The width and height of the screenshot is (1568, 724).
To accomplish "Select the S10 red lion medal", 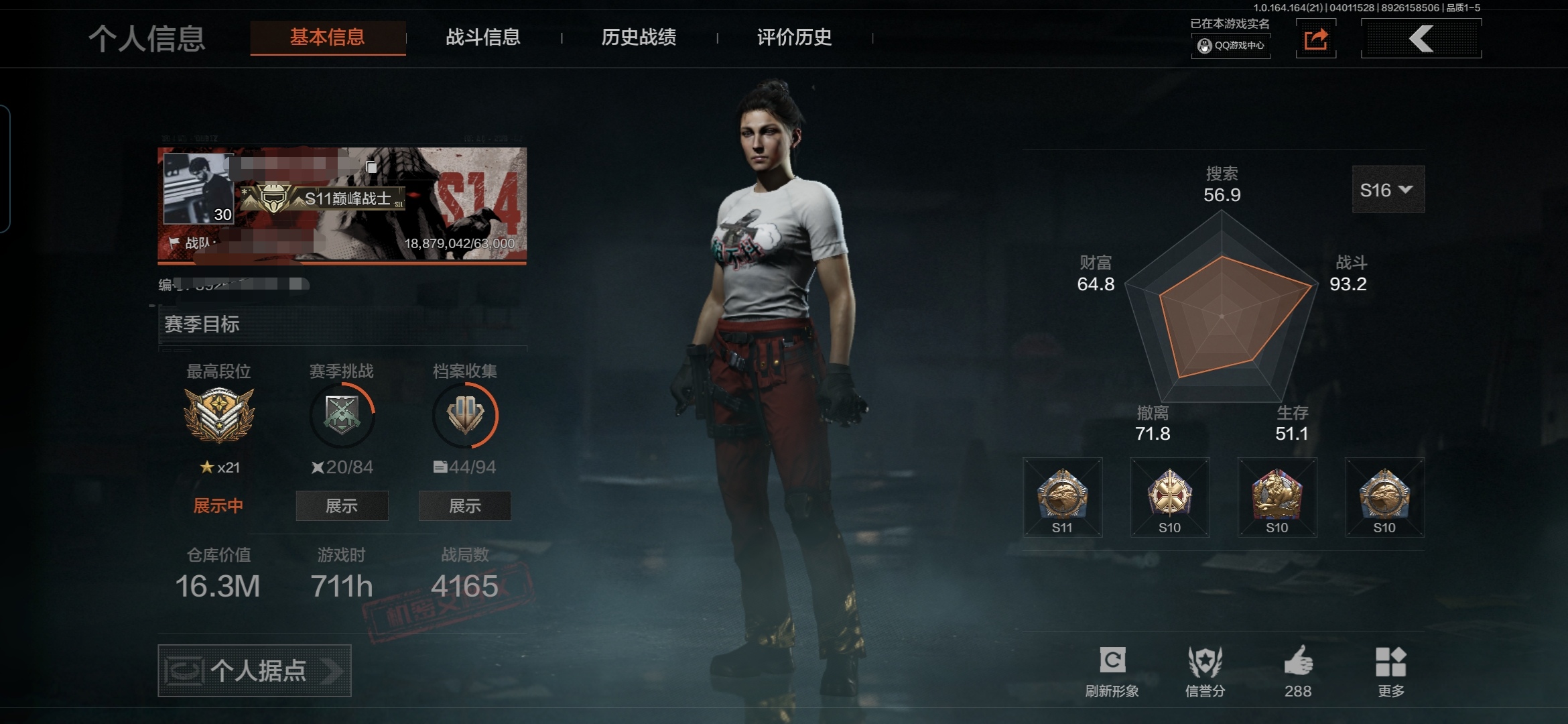I will (1277, 497).
